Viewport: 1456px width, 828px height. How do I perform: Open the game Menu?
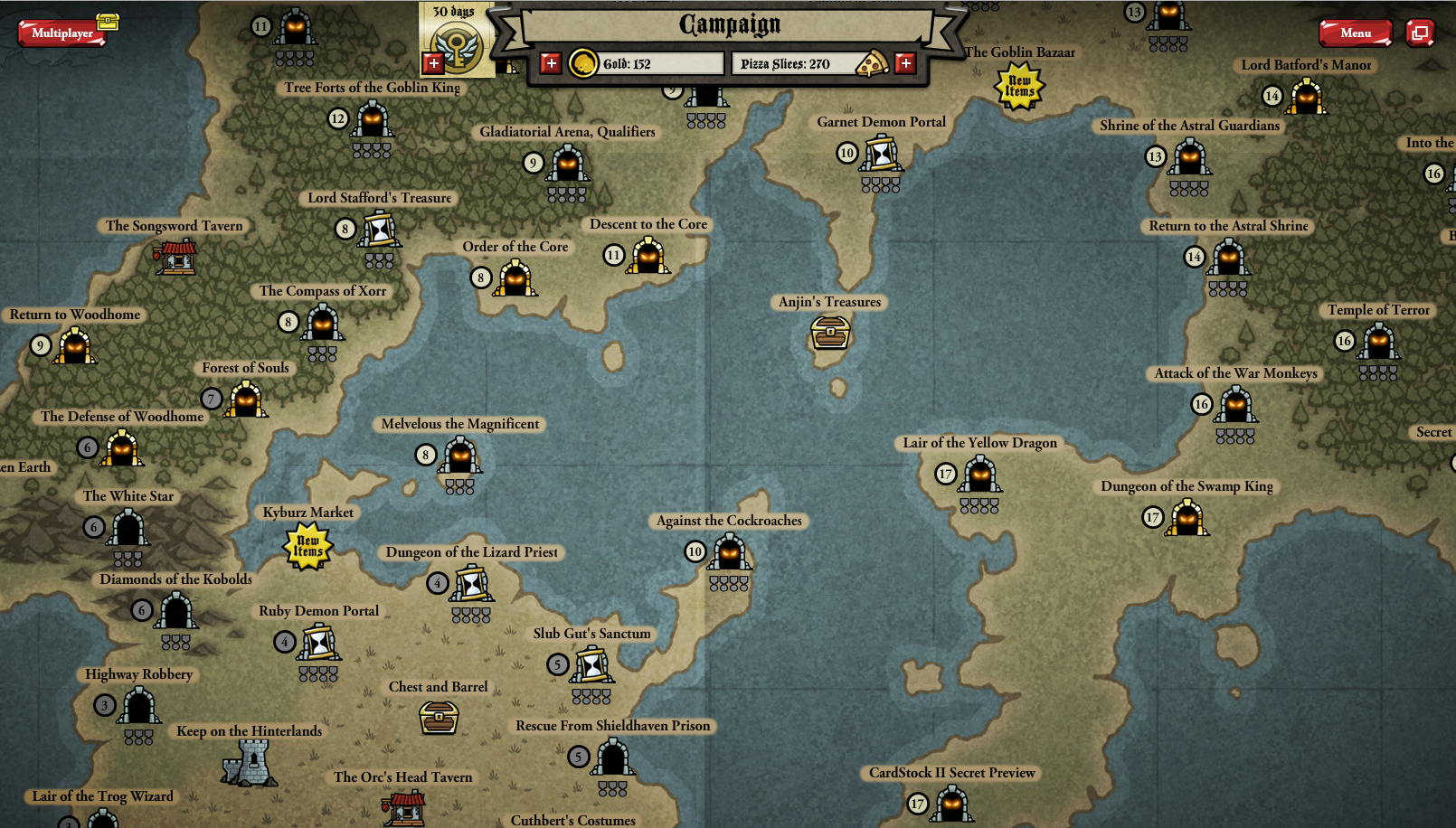tap(1355, 33)
